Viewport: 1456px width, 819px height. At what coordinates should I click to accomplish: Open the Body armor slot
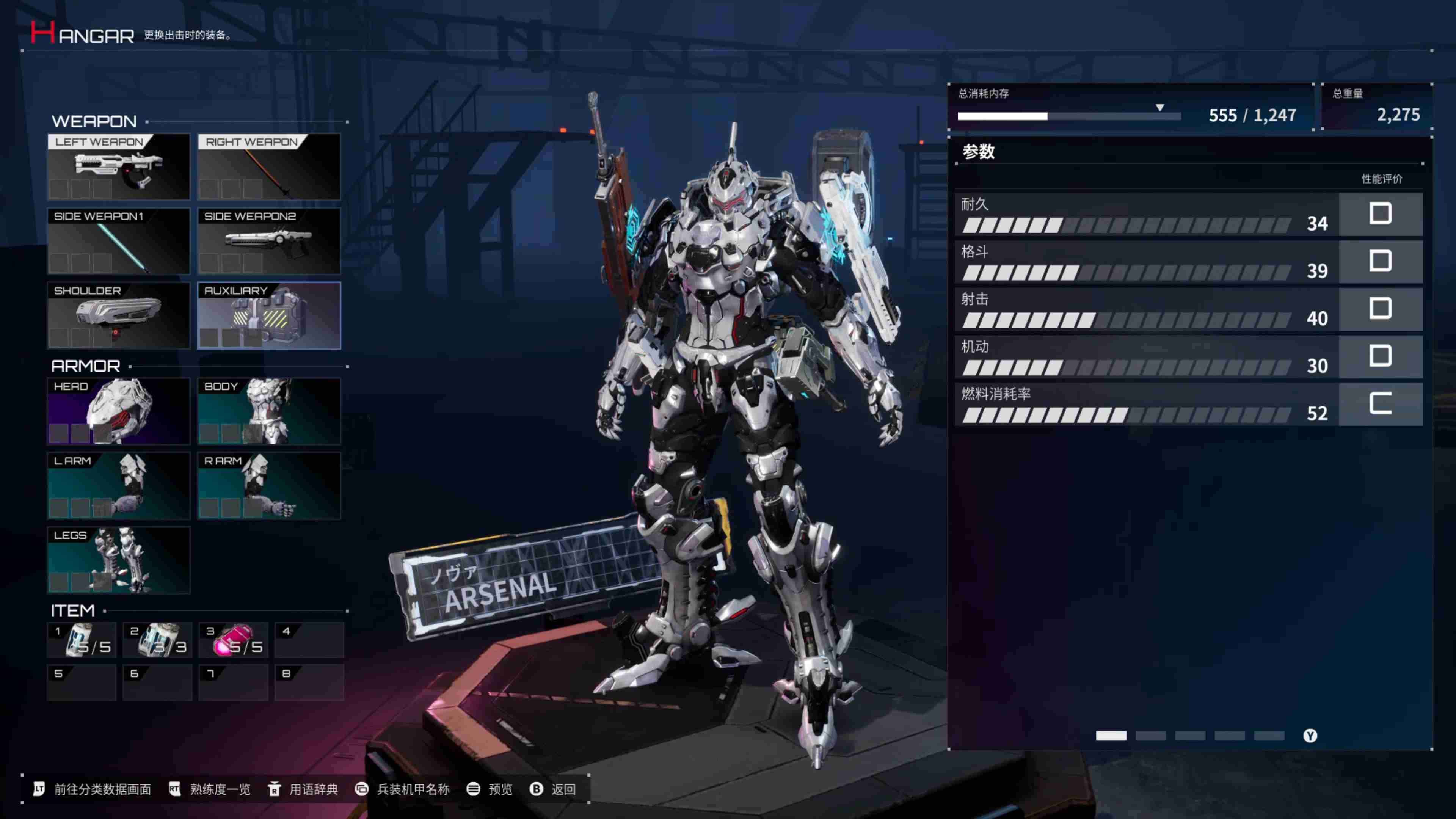pyautogui.click(x=269, y=411)
